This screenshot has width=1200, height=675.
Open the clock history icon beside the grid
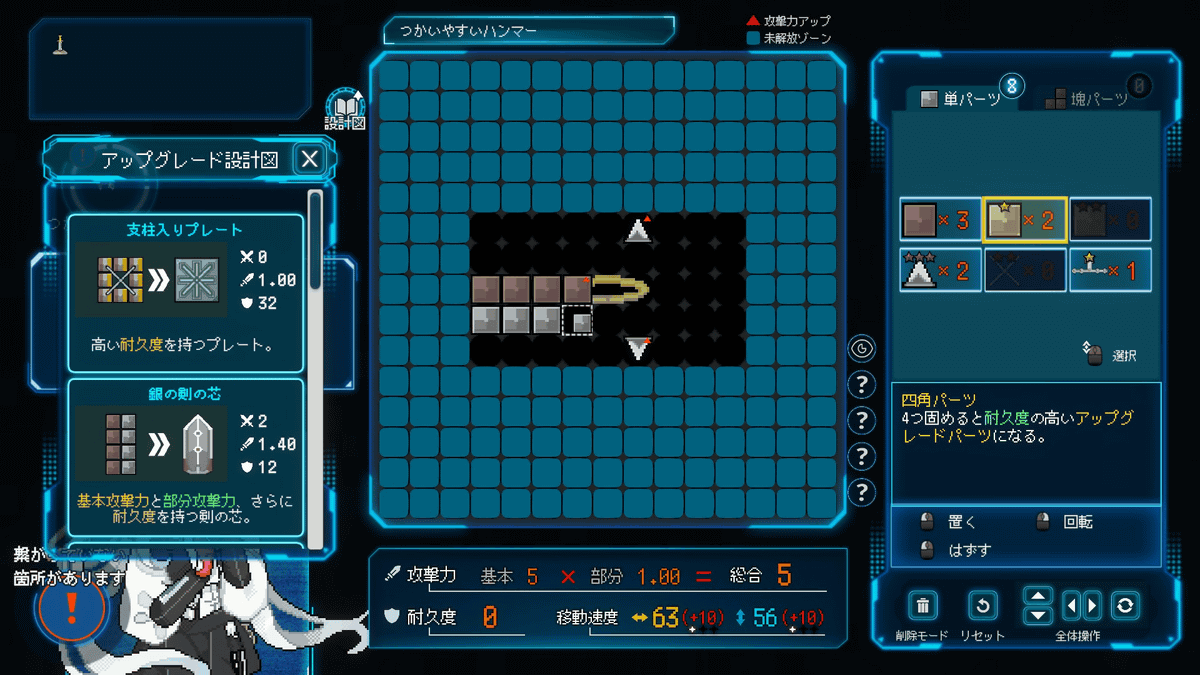pyautogui.click(x=862, y=348)
